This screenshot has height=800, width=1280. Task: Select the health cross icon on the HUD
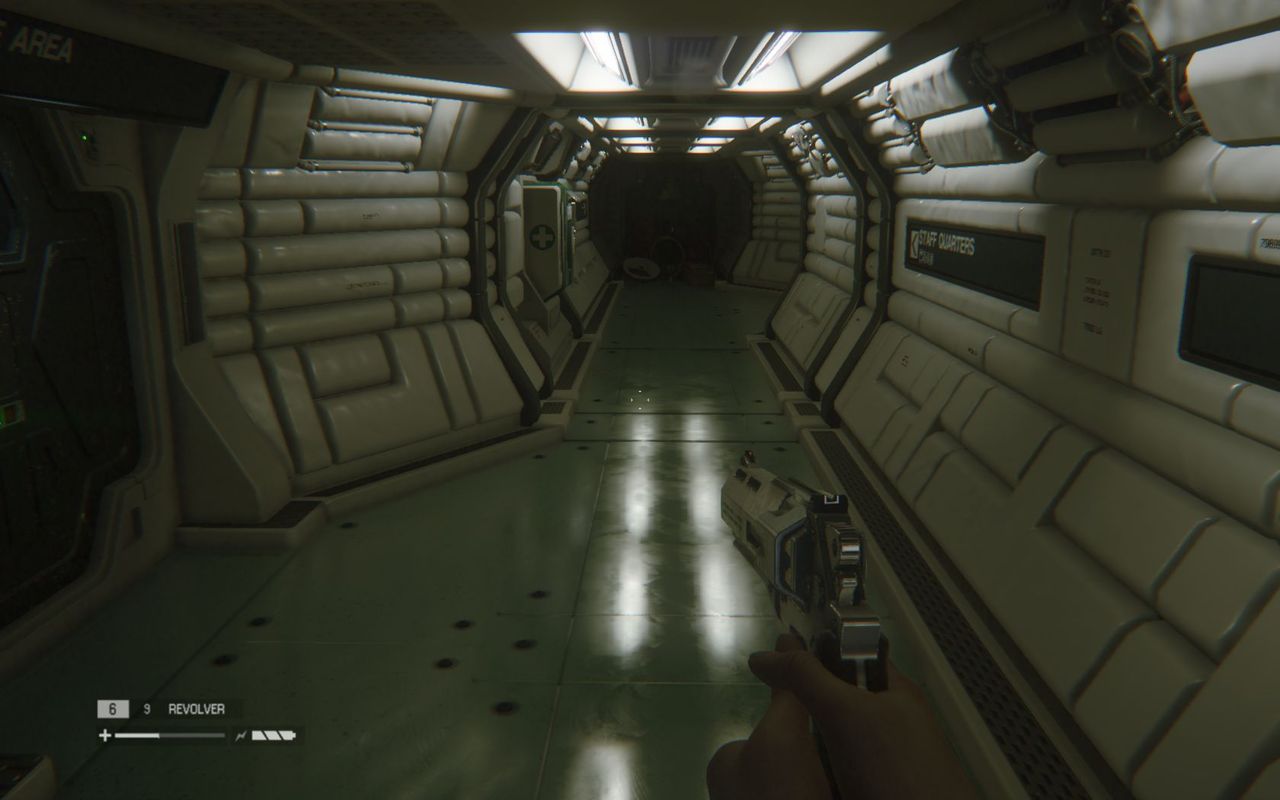104,733
